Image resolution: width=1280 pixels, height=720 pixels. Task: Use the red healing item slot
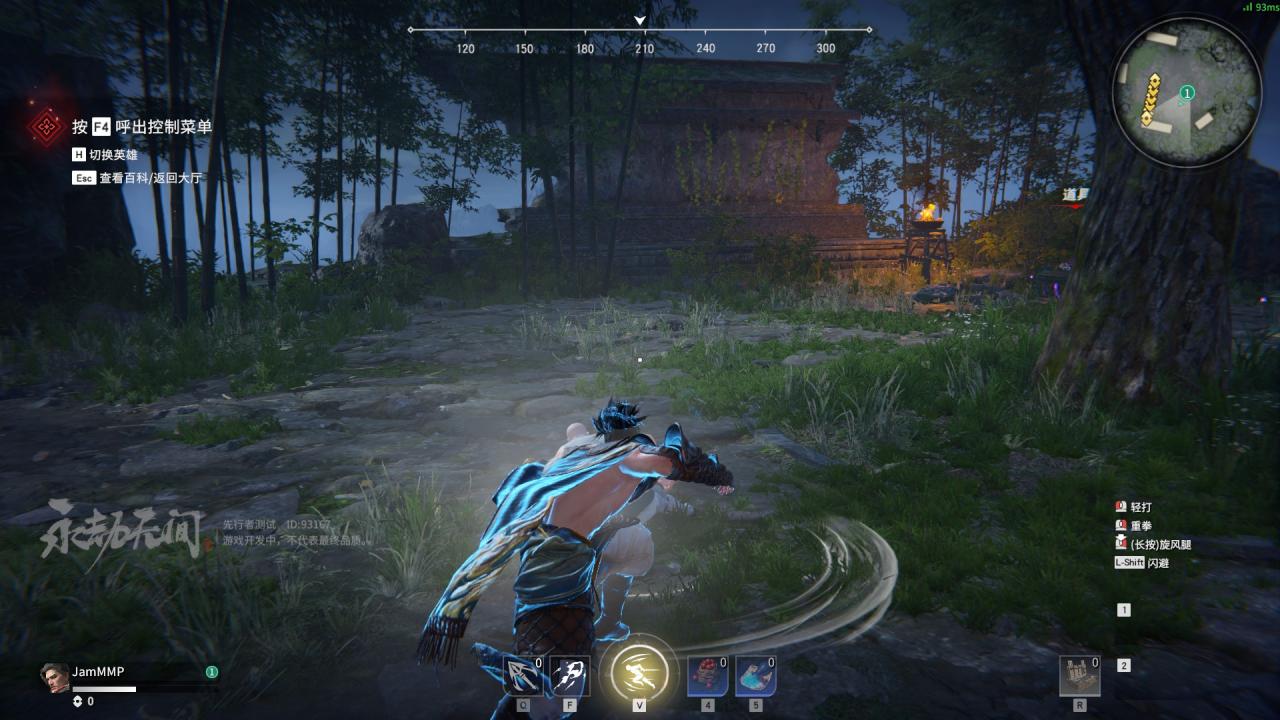point(707,676)
